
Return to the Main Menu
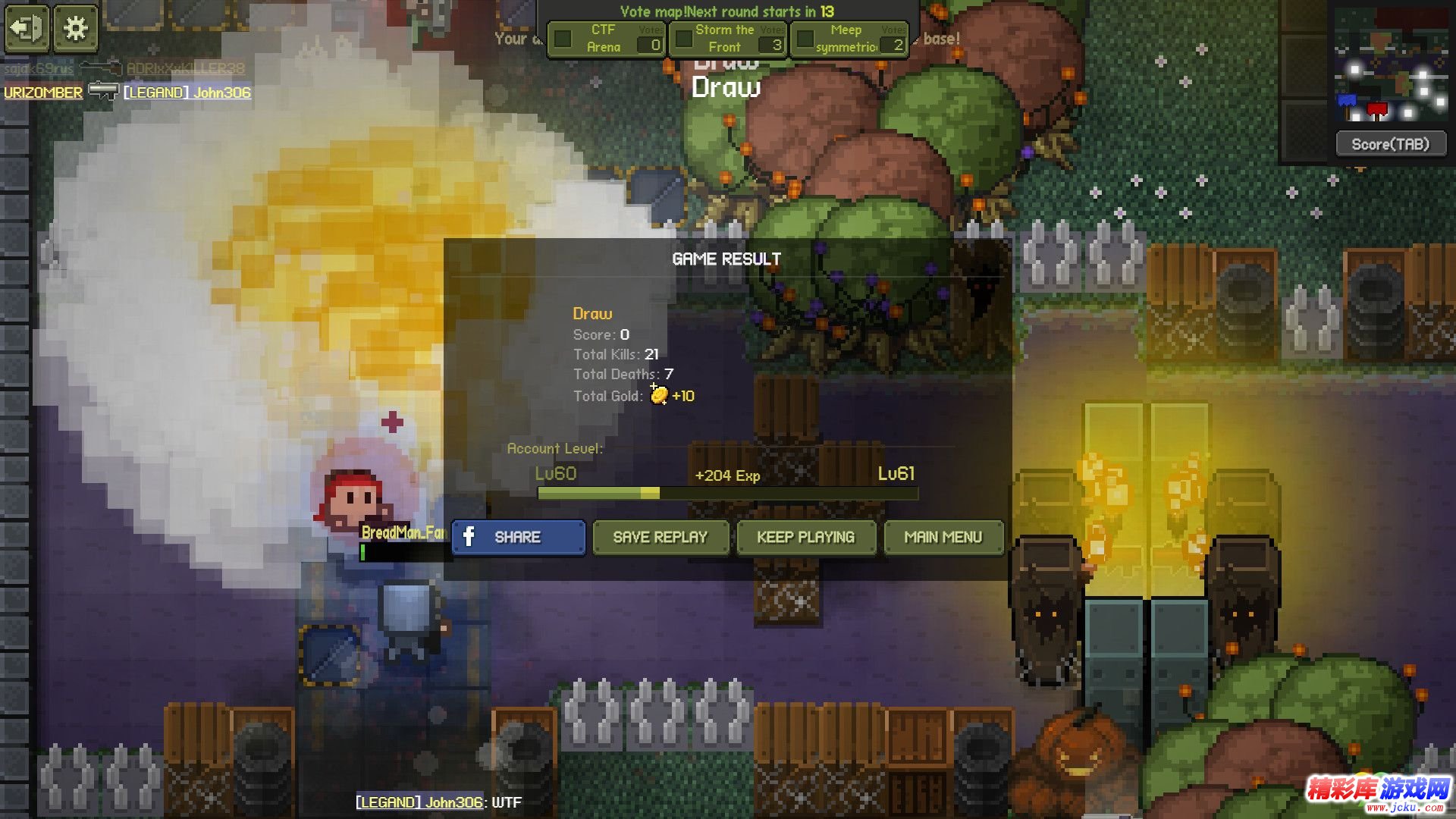pos(943,538)
